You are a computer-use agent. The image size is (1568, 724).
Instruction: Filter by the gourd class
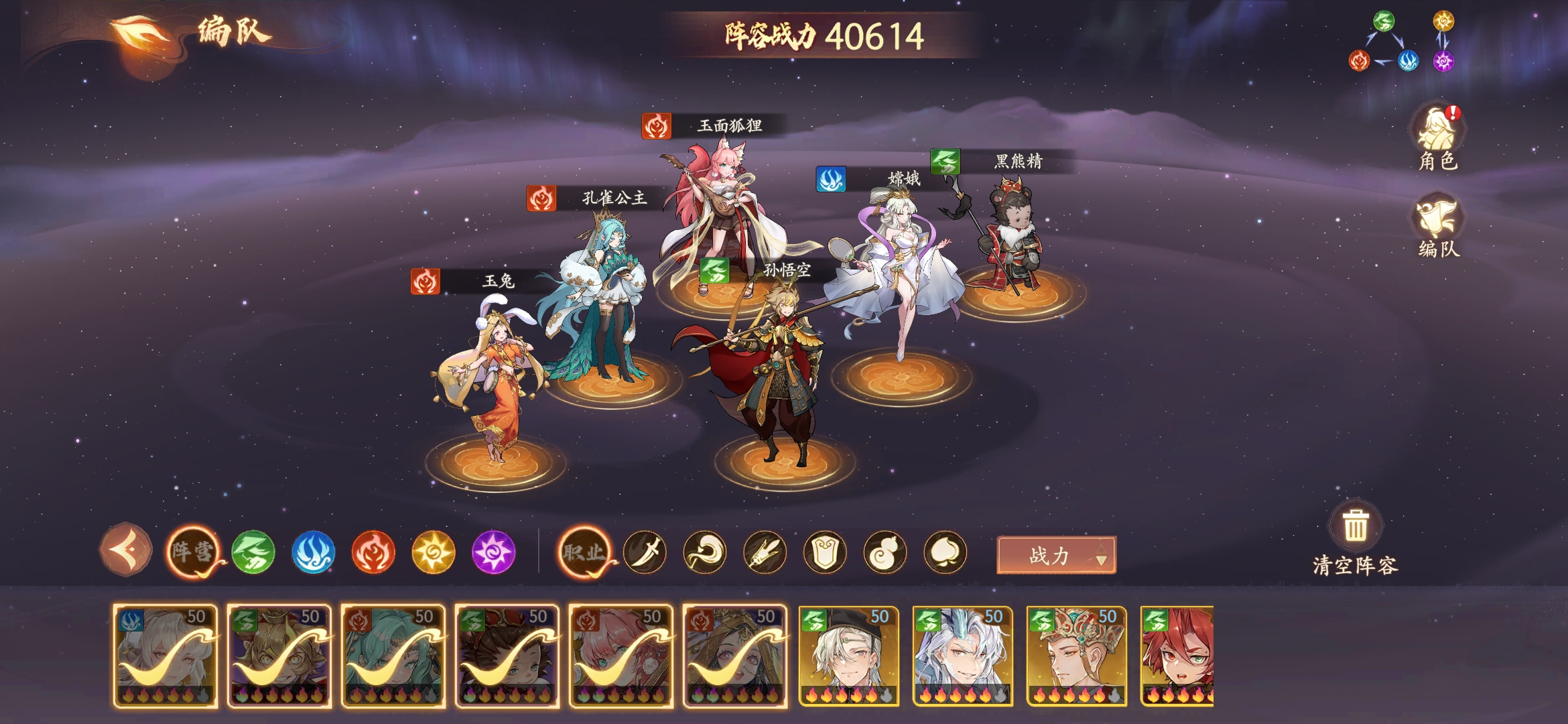click(885, 552)
